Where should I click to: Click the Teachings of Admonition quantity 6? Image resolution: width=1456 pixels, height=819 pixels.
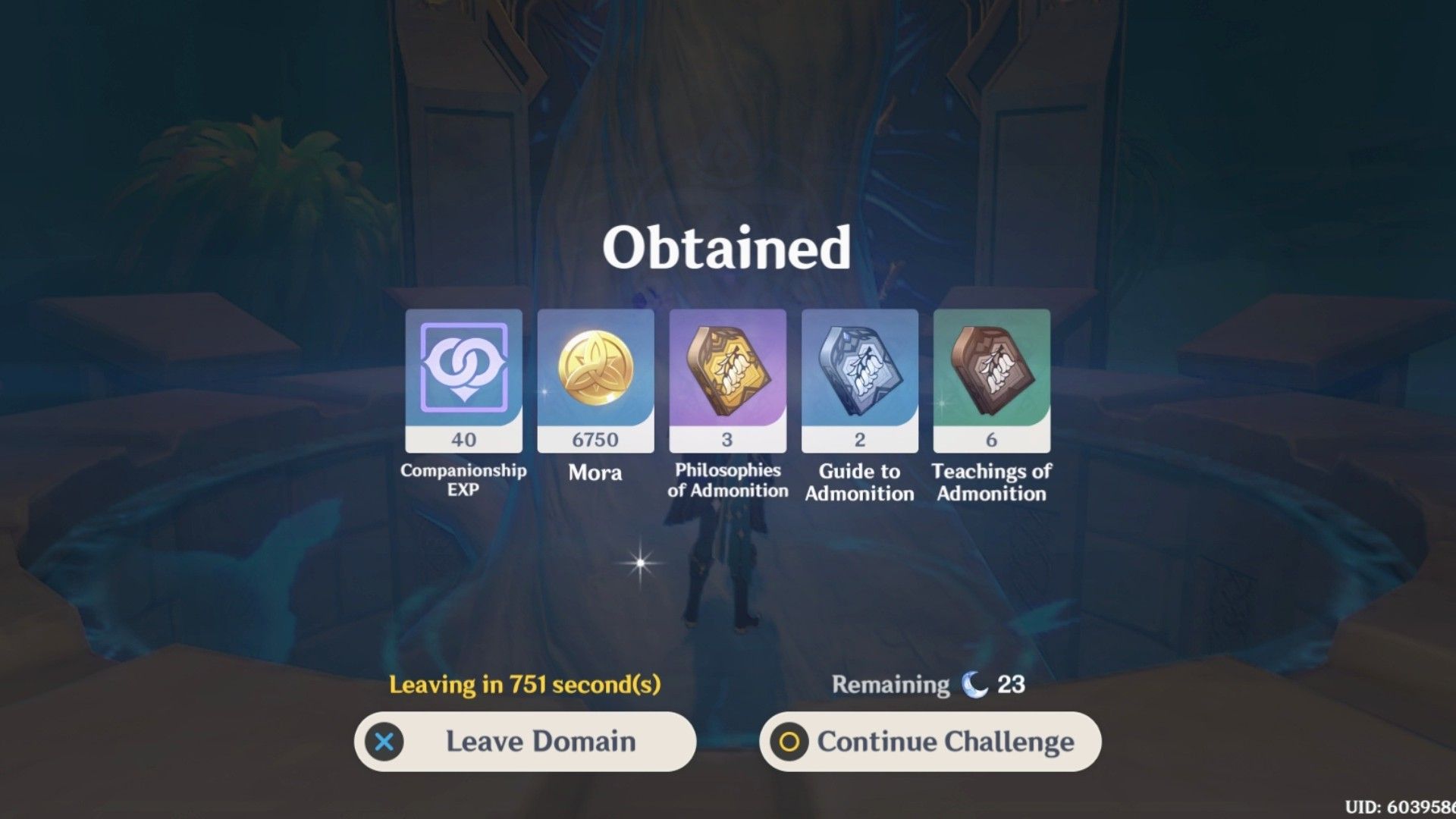pyautogui.click(x=990, y=439)
